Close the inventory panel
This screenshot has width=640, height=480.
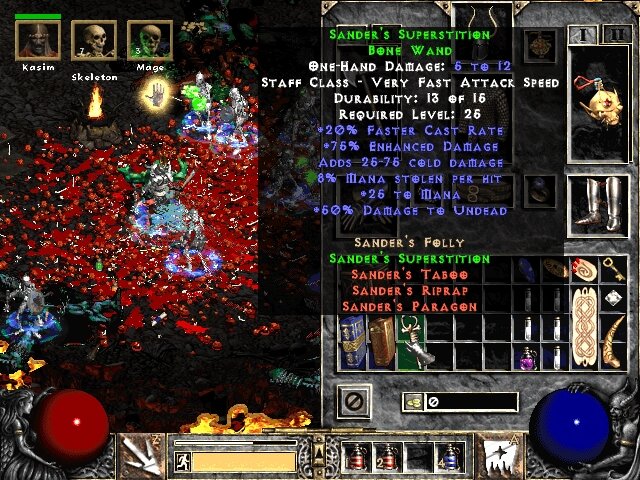tap(352, 402)
